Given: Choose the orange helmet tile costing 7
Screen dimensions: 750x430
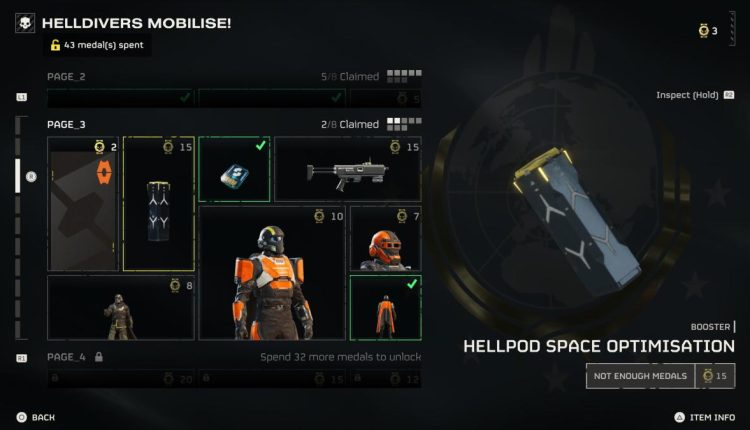Looking at the screenshot, I should pyautogui.click(x=385, y=239).
